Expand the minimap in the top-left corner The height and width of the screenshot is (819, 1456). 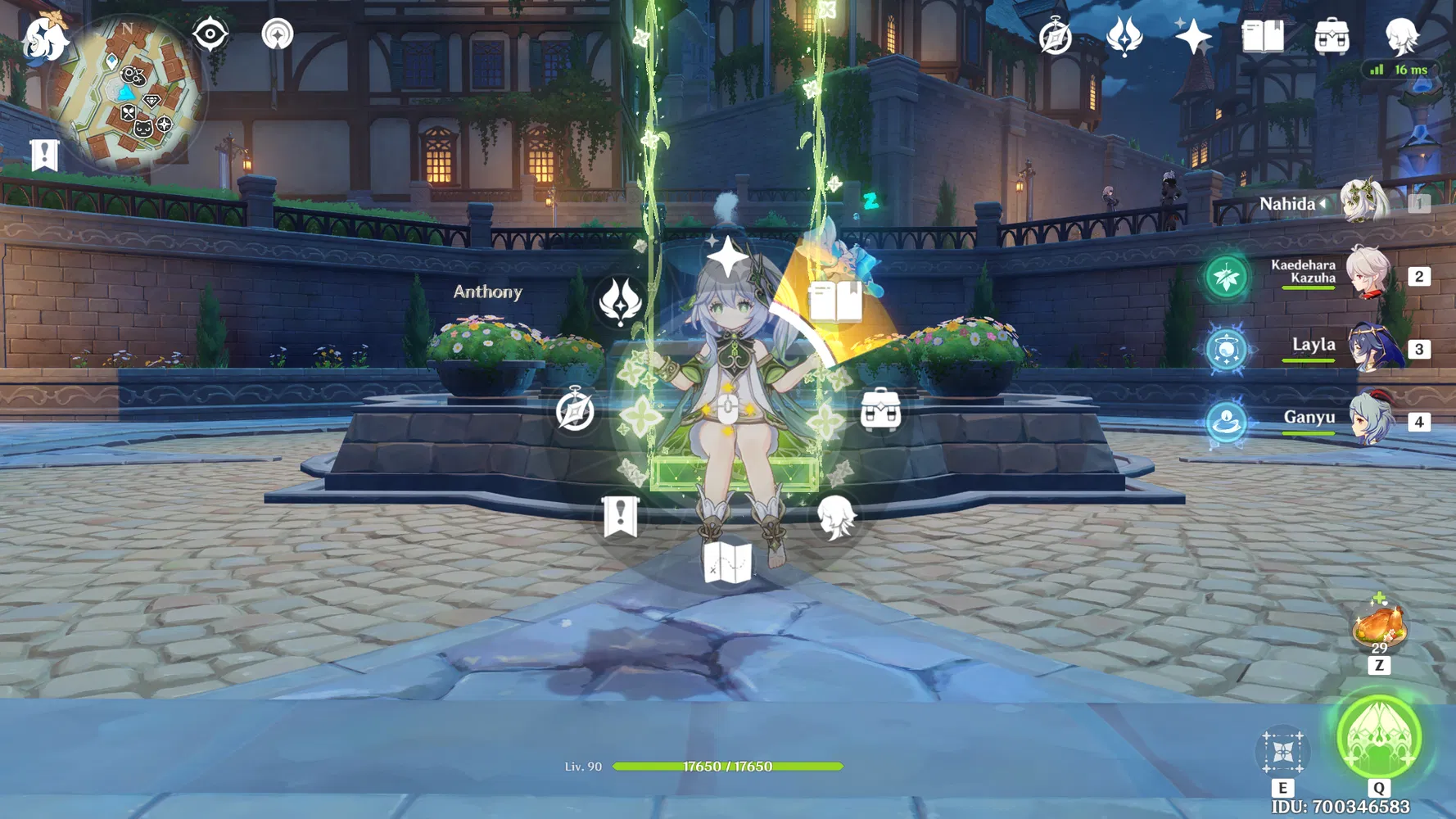pos(127,90)
